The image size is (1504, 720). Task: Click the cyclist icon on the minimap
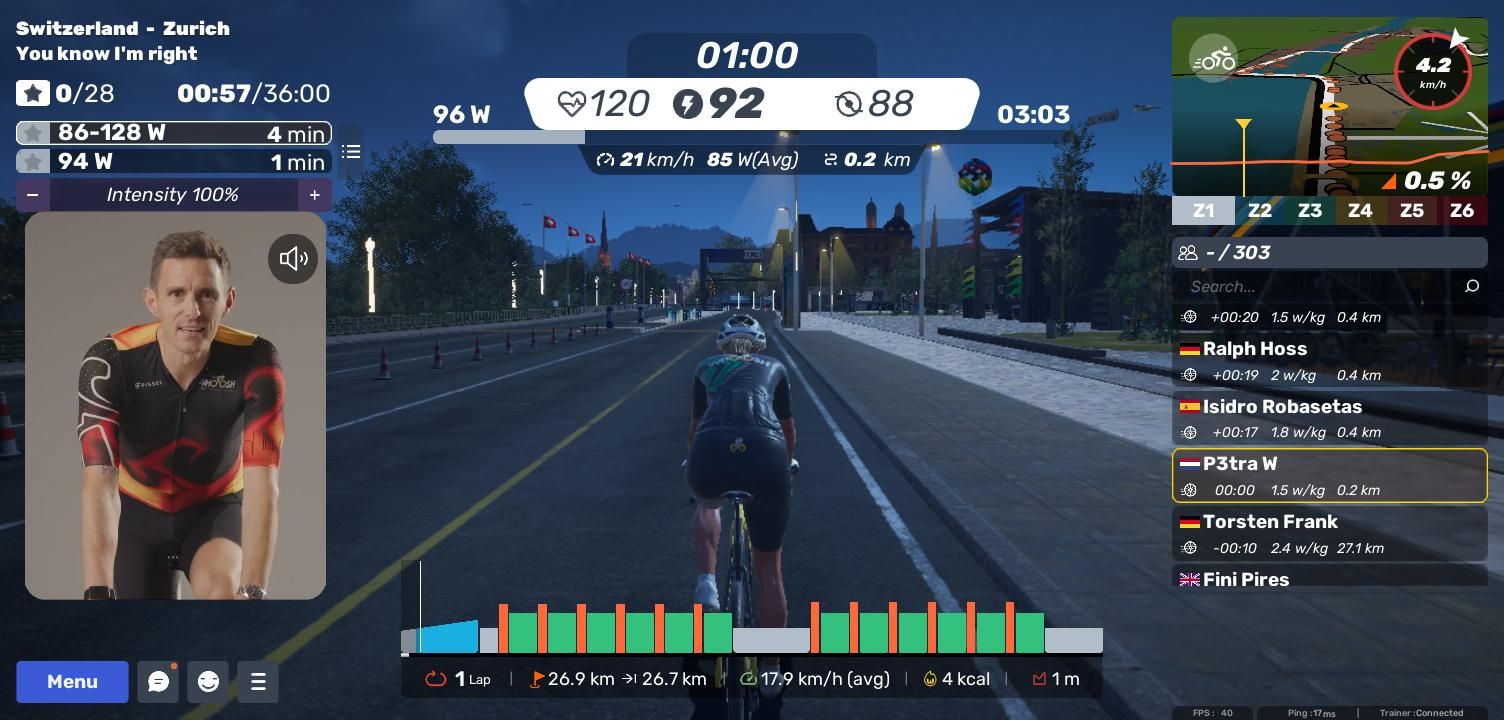1213,60
